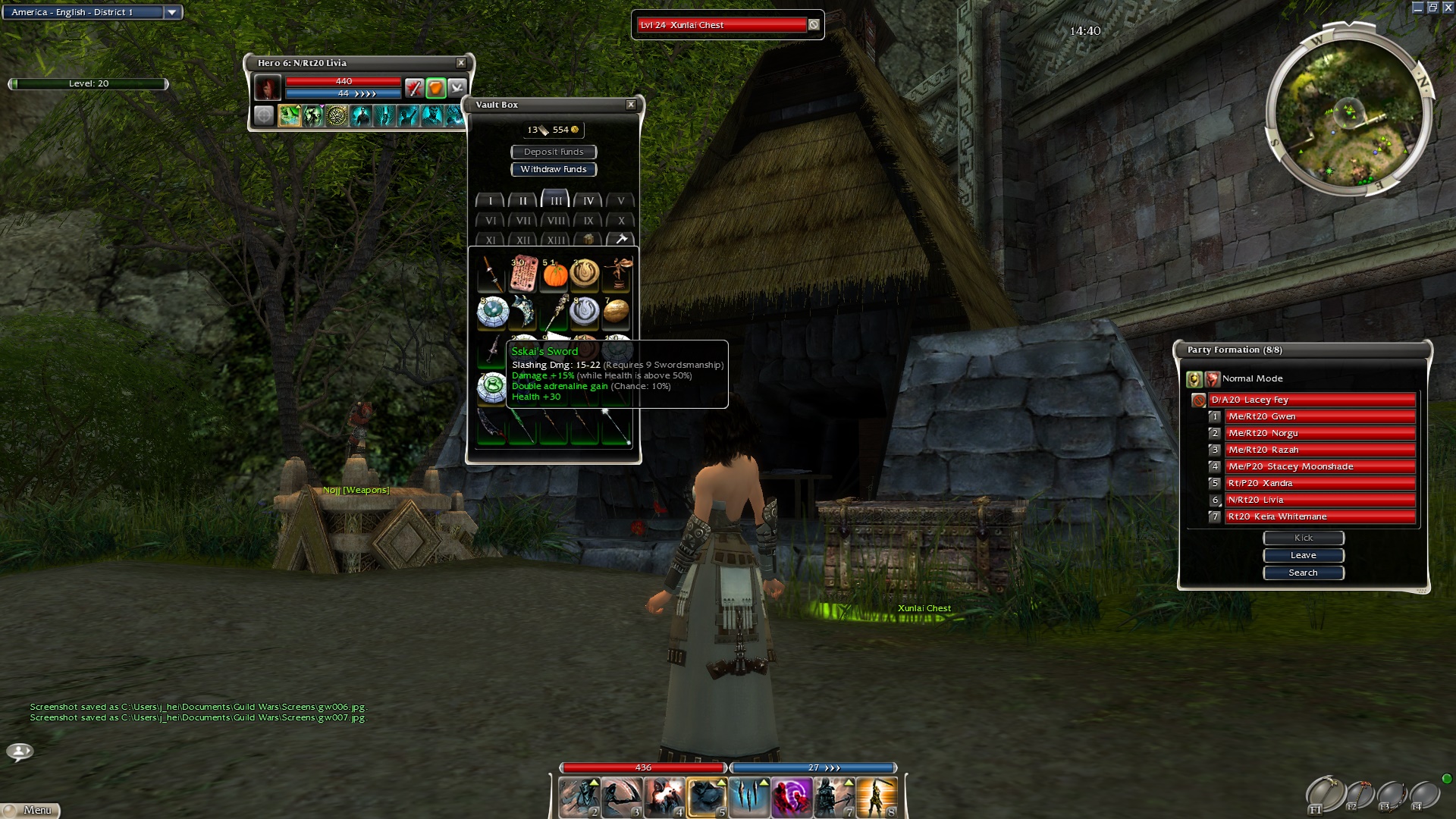Select party member Me/Rt20 Gwen
Viewport: 1456px width, 819px height.
[1319, 416]
